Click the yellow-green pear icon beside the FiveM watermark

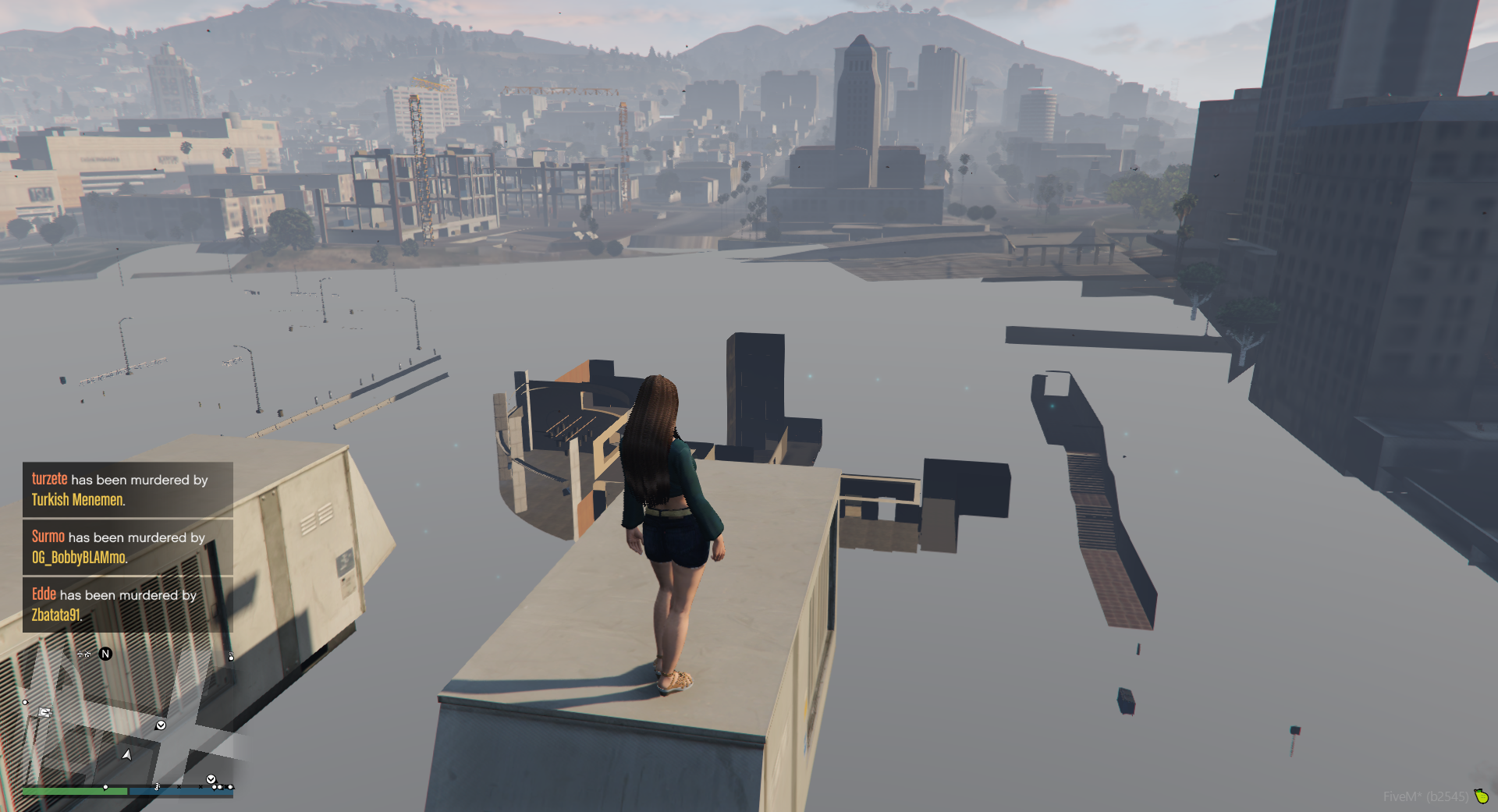[1481, 796]
